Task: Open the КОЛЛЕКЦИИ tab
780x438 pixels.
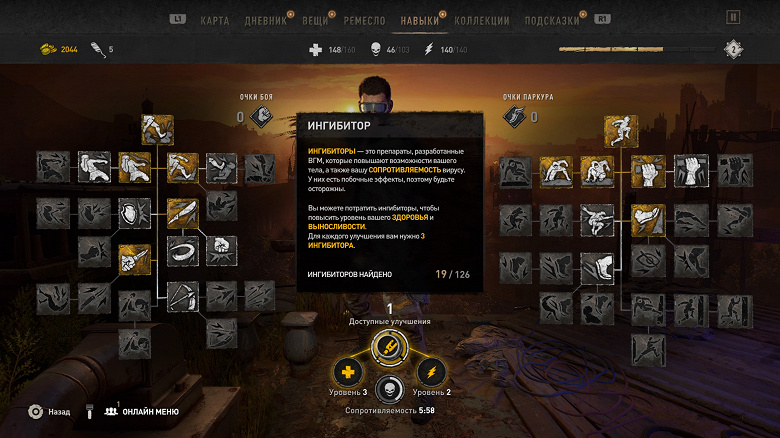Action: click(482, 20)
